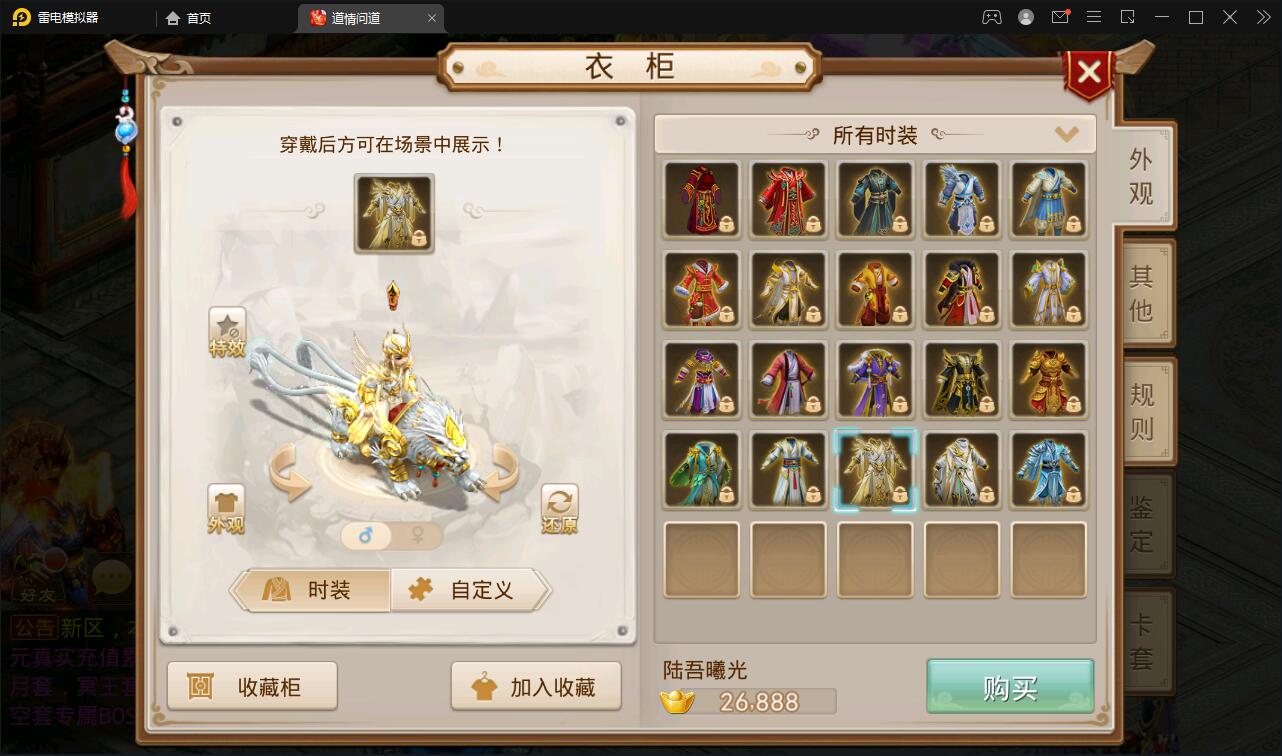This screenshot has height=756, width=1282.
Task: Toggle the equipped outfit preview slot
Action: point(393,213)
